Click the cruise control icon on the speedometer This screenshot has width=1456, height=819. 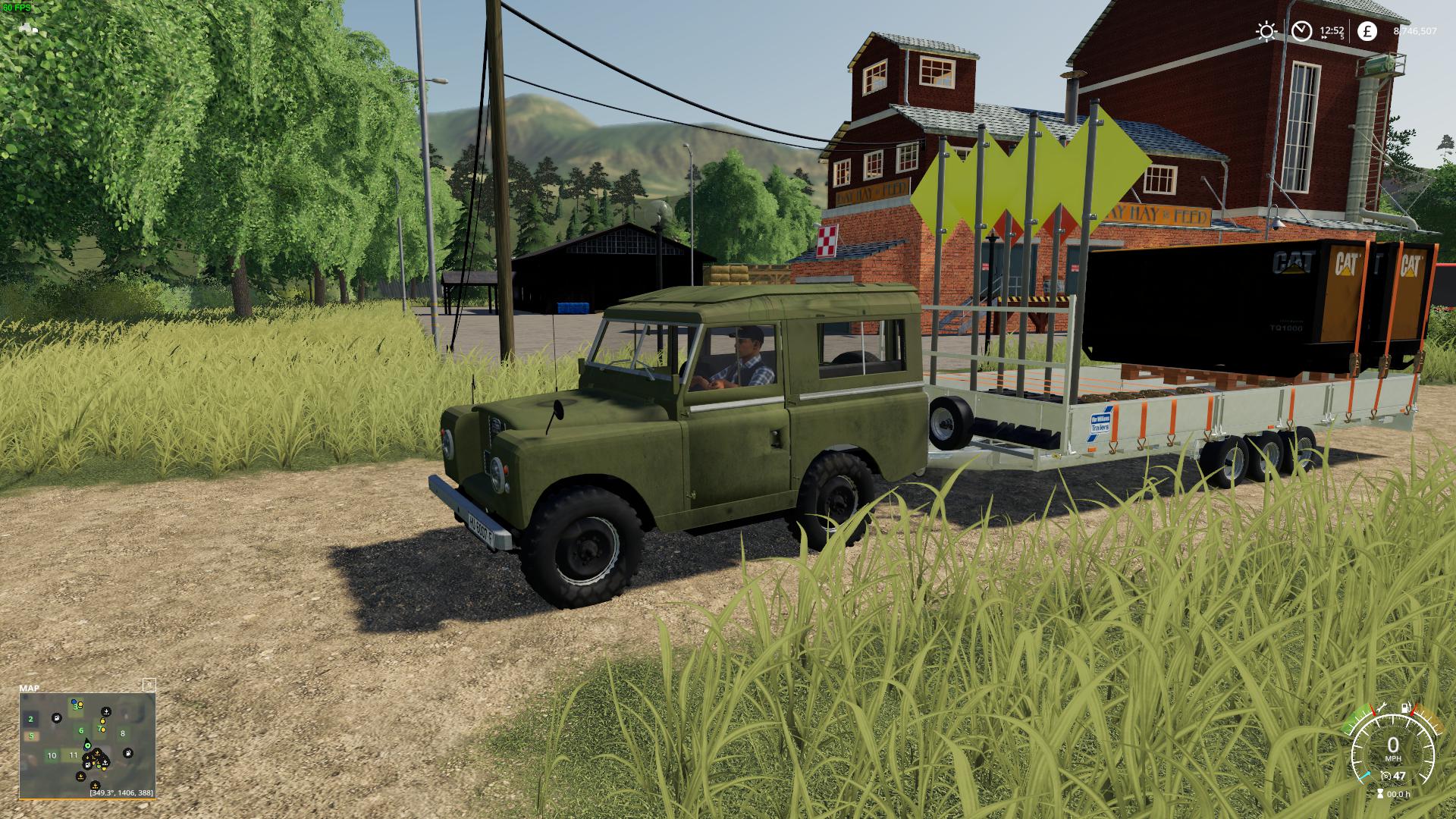point(1385,776)
